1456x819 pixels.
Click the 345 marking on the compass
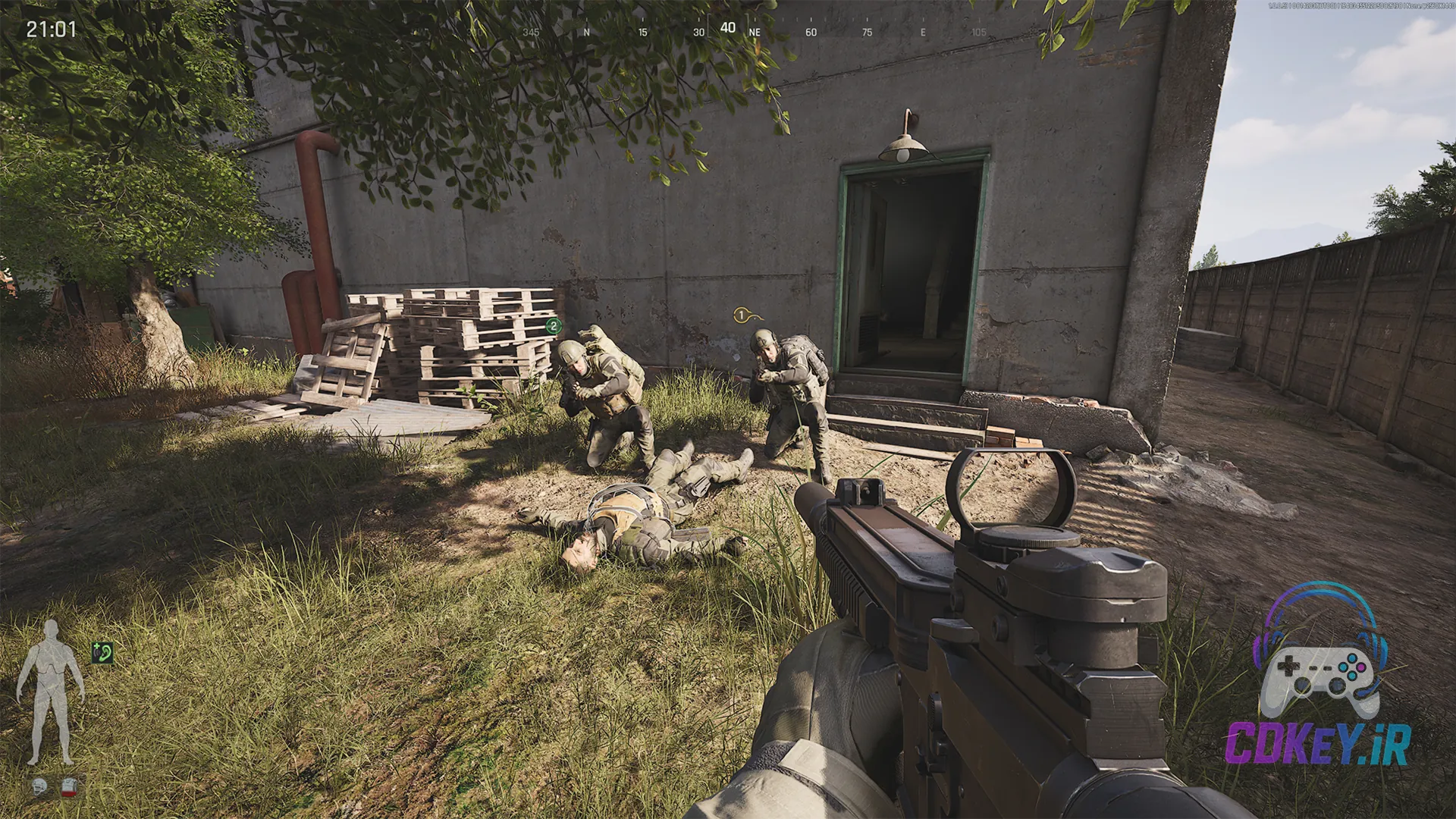(x=531, y=33)
